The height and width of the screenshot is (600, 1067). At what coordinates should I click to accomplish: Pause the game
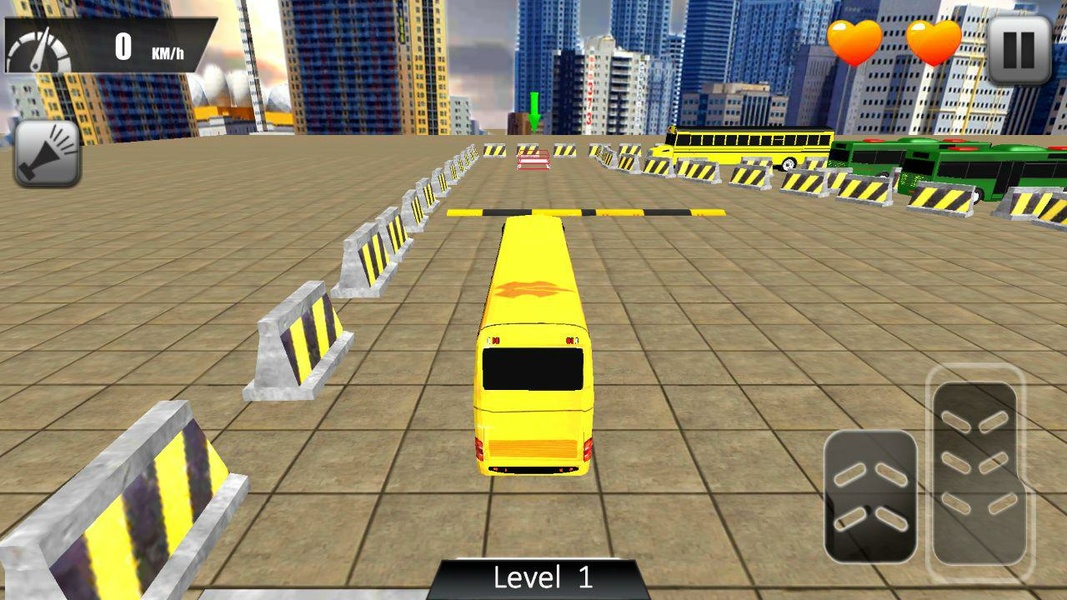[x=1018, y=49]
